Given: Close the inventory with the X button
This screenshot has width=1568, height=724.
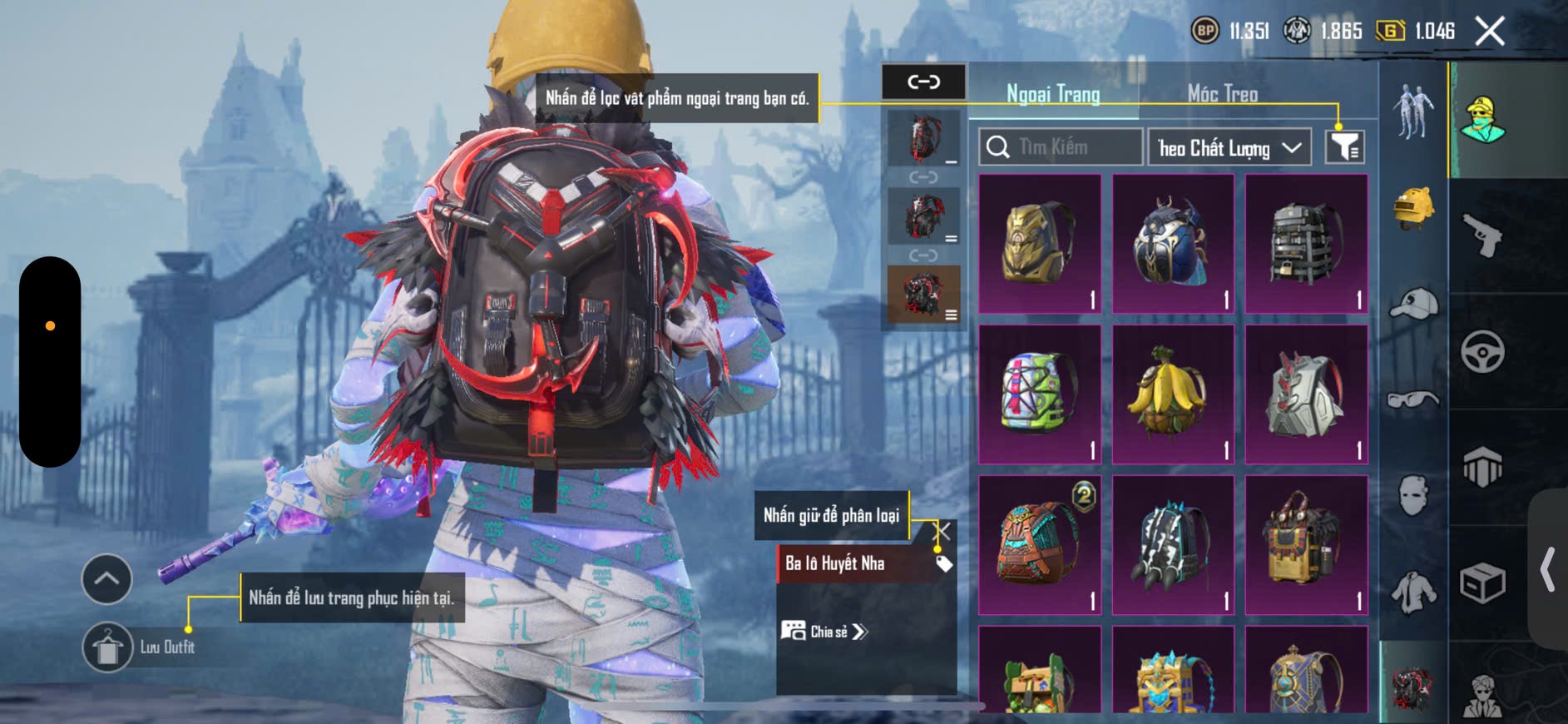Looking at the screenshot, I should tap(1489, 32).
